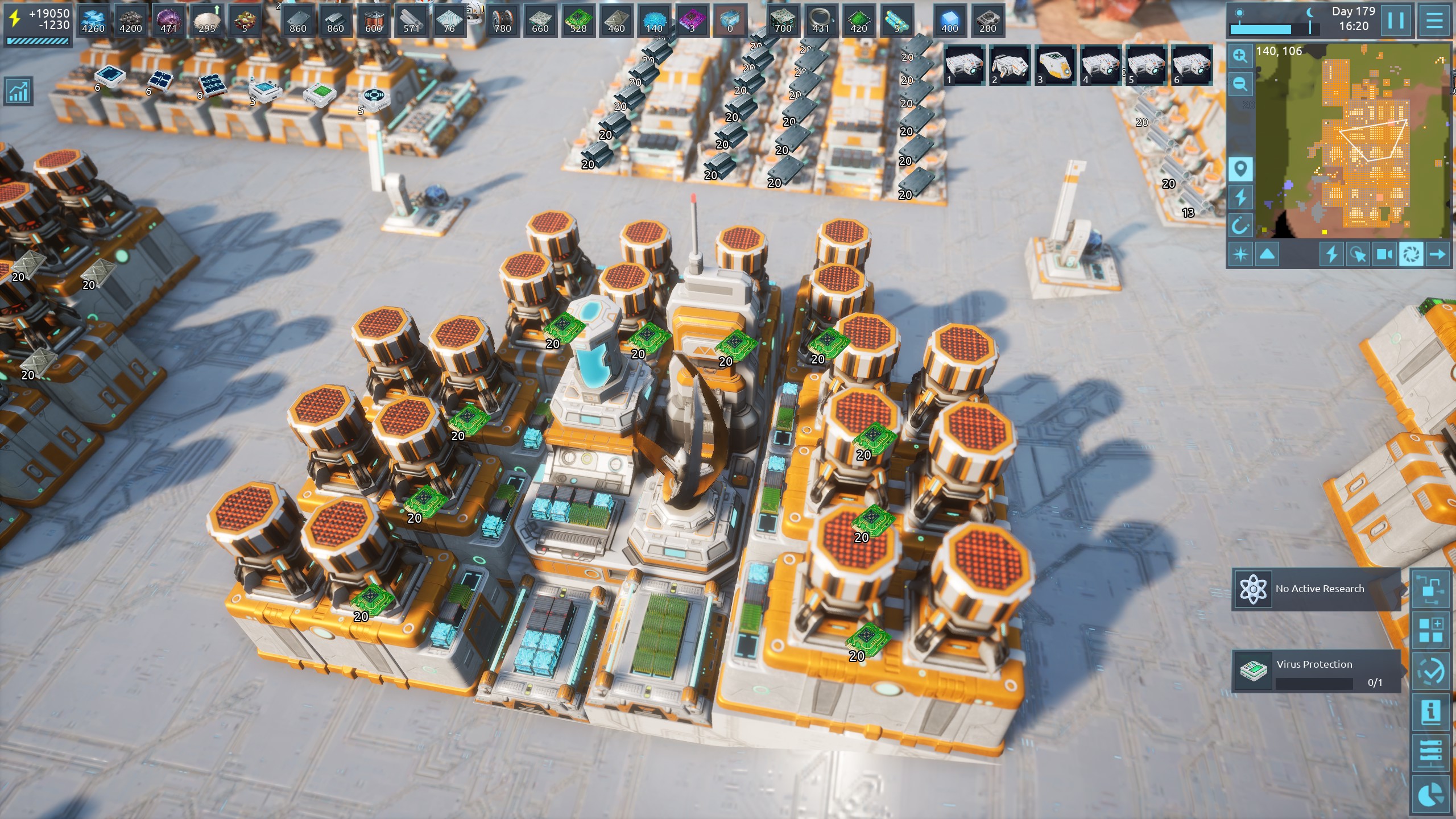Select the video camera button under minimap

[1384, 254]
